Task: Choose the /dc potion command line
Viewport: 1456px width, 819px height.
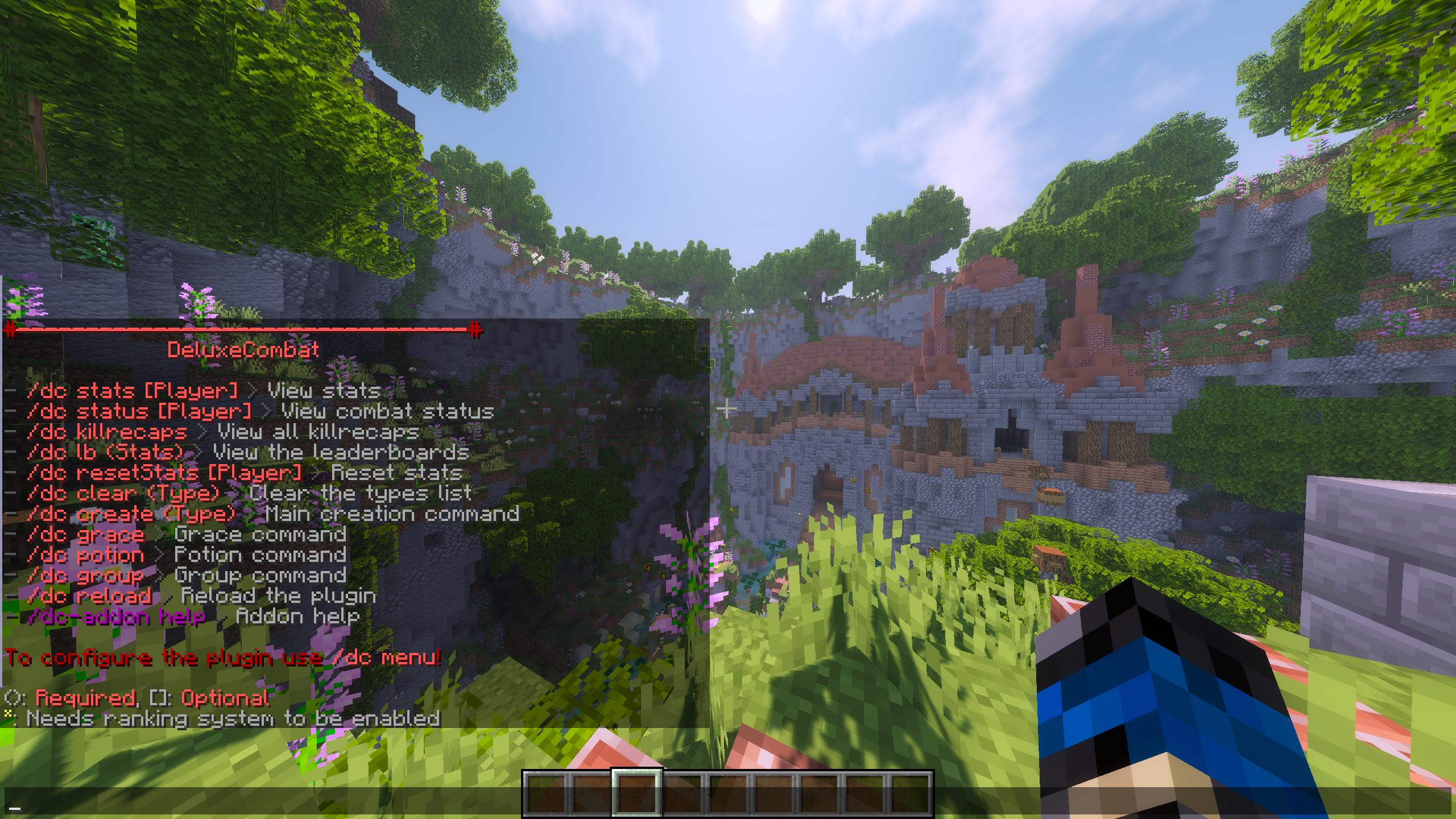Action: 85,555
